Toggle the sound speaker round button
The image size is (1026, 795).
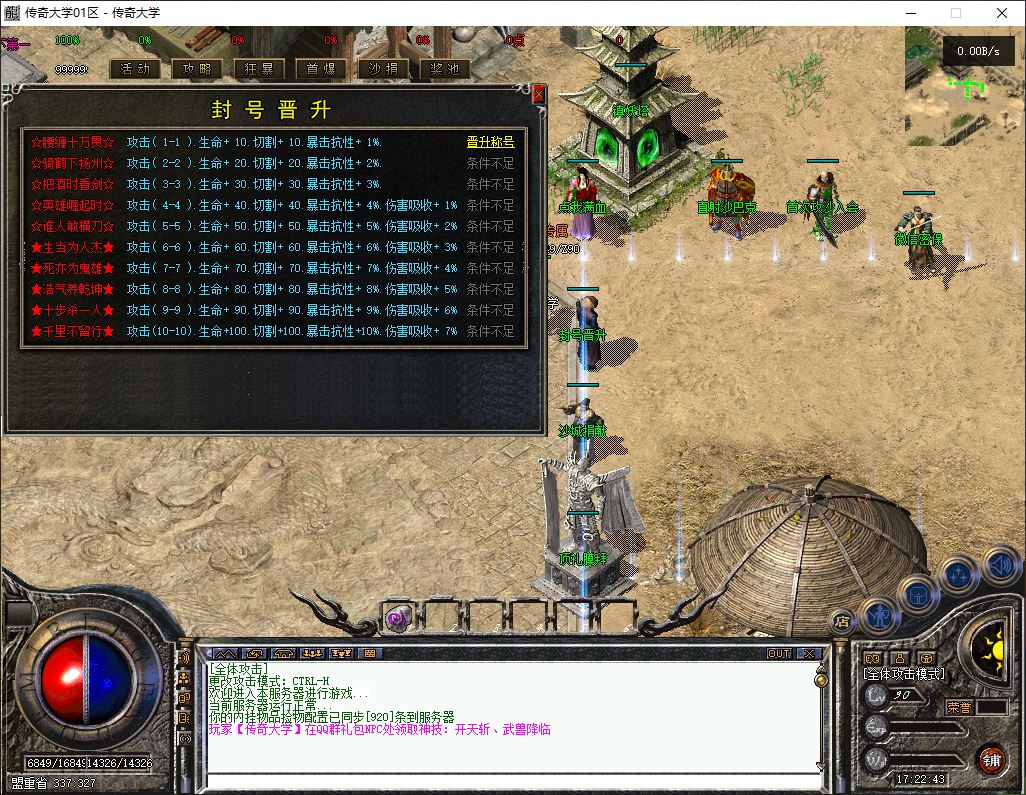(x=999, y=567)
